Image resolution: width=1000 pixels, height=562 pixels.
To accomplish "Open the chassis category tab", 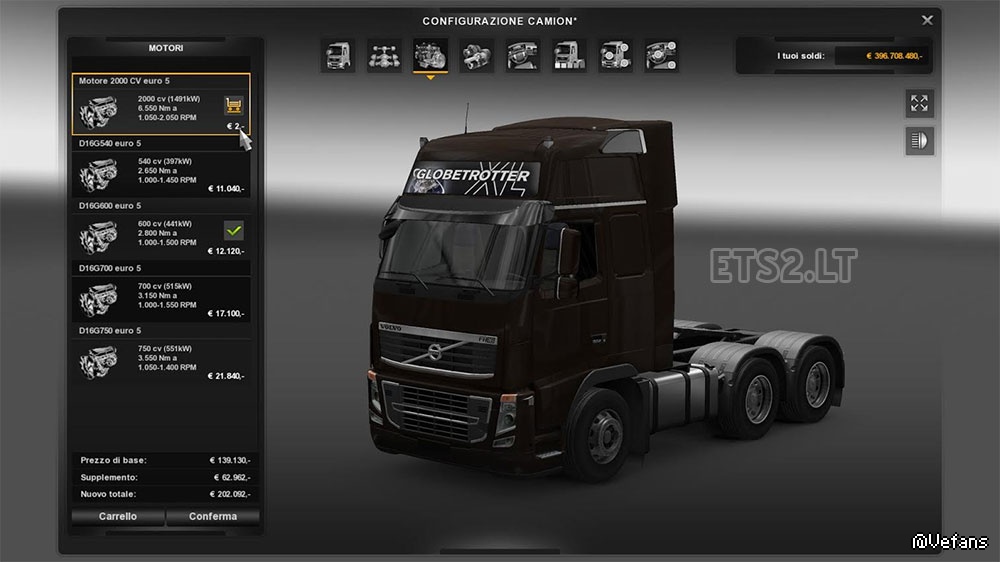I will coord(384,56).
